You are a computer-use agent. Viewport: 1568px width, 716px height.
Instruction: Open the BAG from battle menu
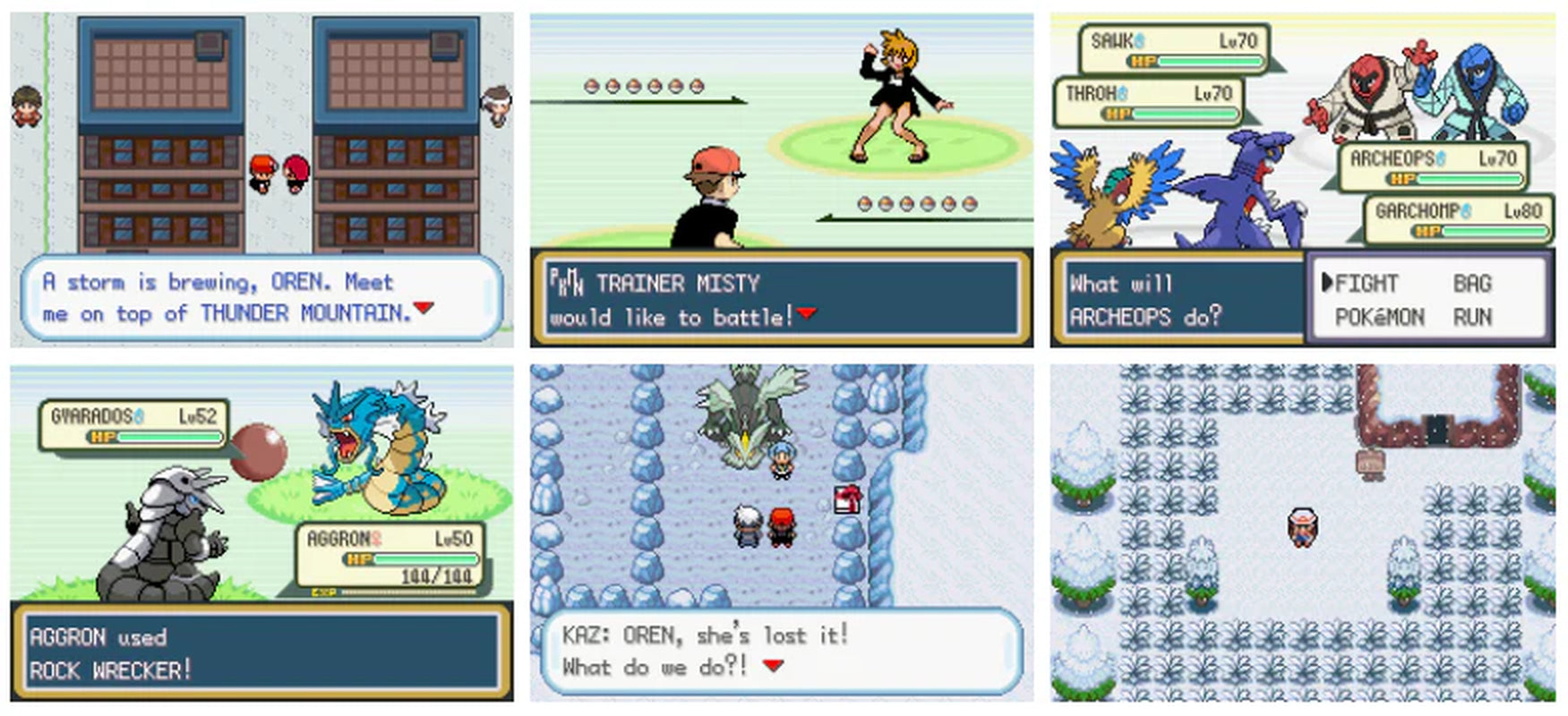coord(1472,284)
